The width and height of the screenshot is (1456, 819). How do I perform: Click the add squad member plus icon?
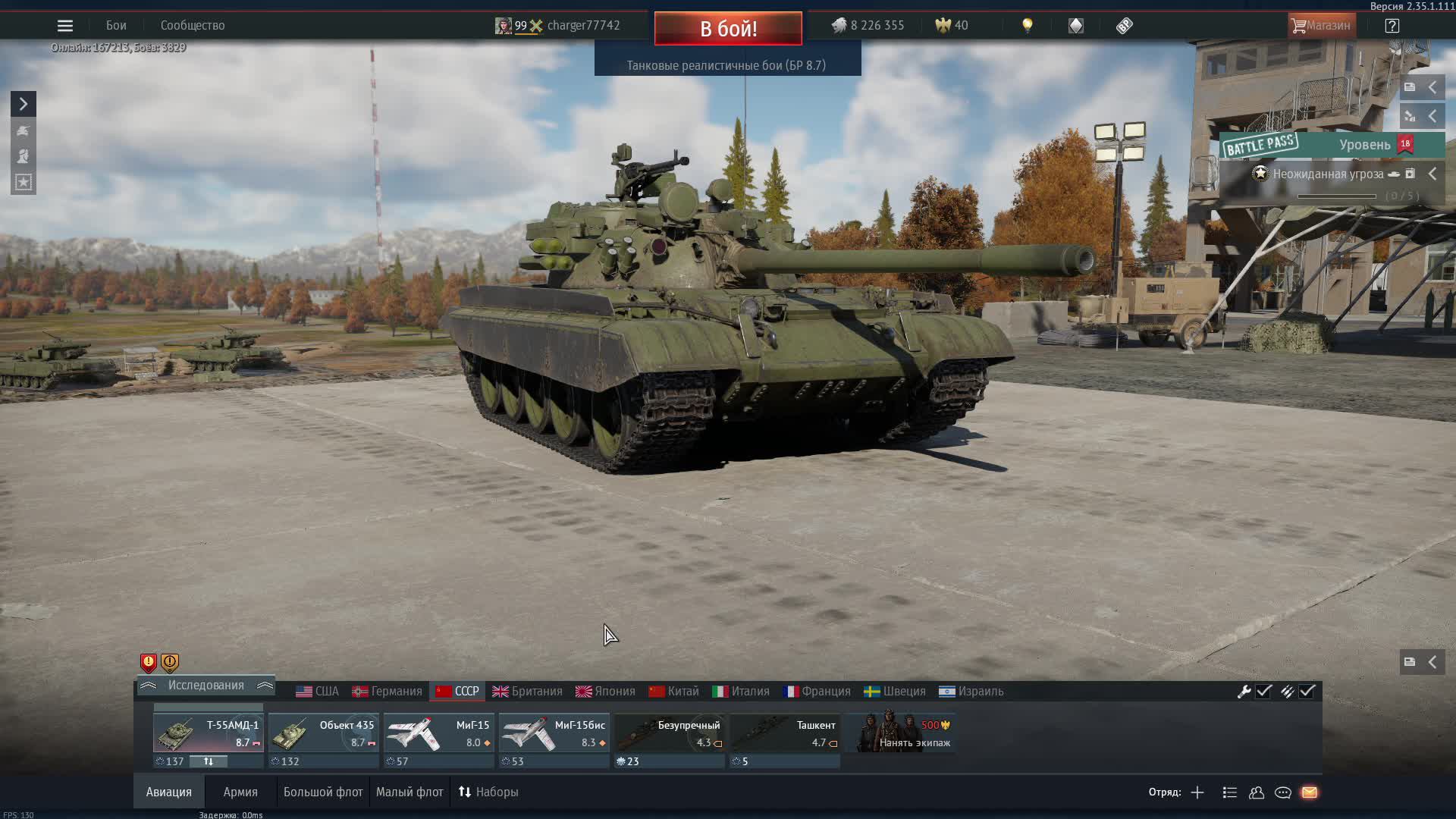click(1197, 792)
